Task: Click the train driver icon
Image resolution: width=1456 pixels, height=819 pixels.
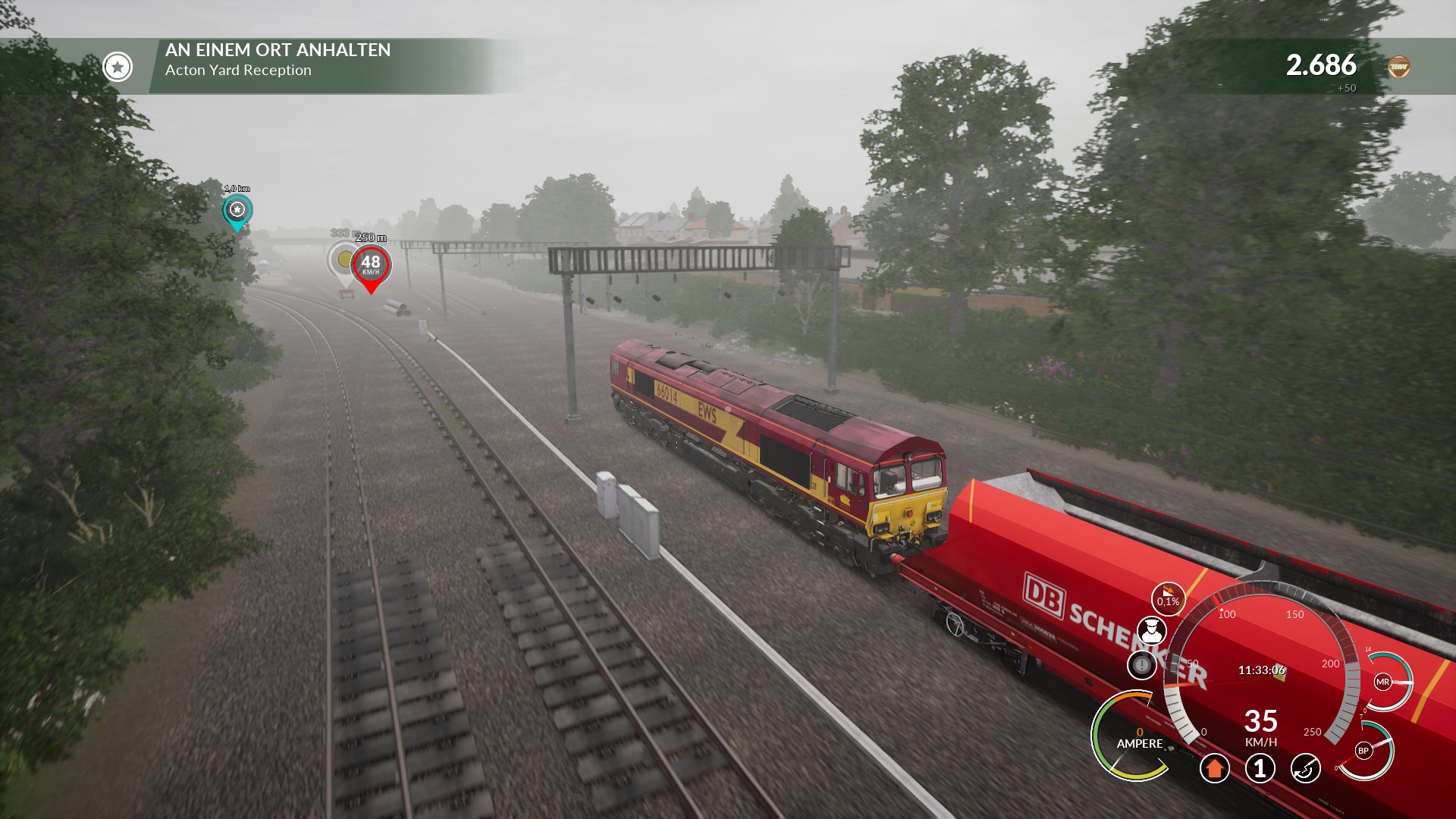Action: click(1151, 632)
